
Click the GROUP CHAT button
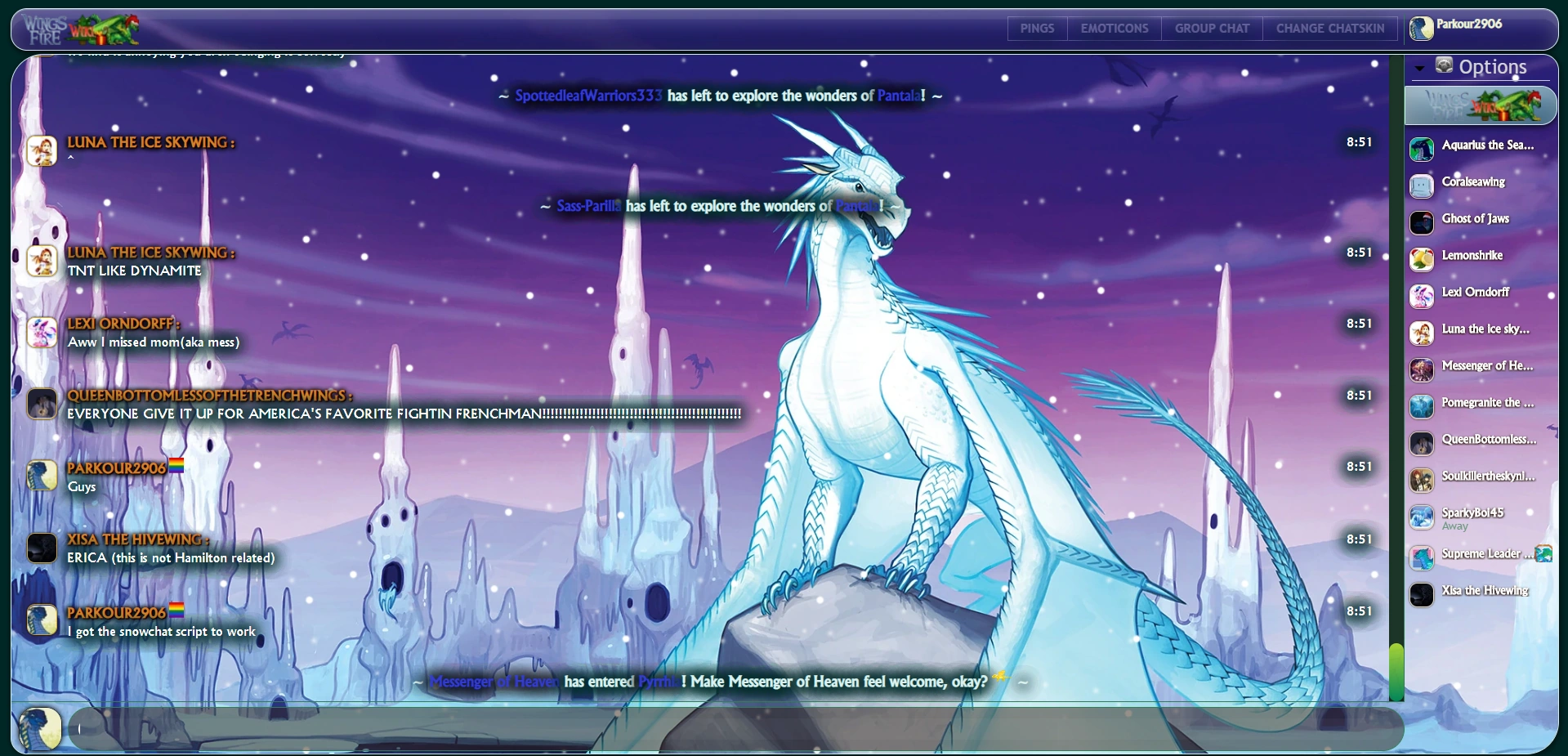pos(1212,29)
